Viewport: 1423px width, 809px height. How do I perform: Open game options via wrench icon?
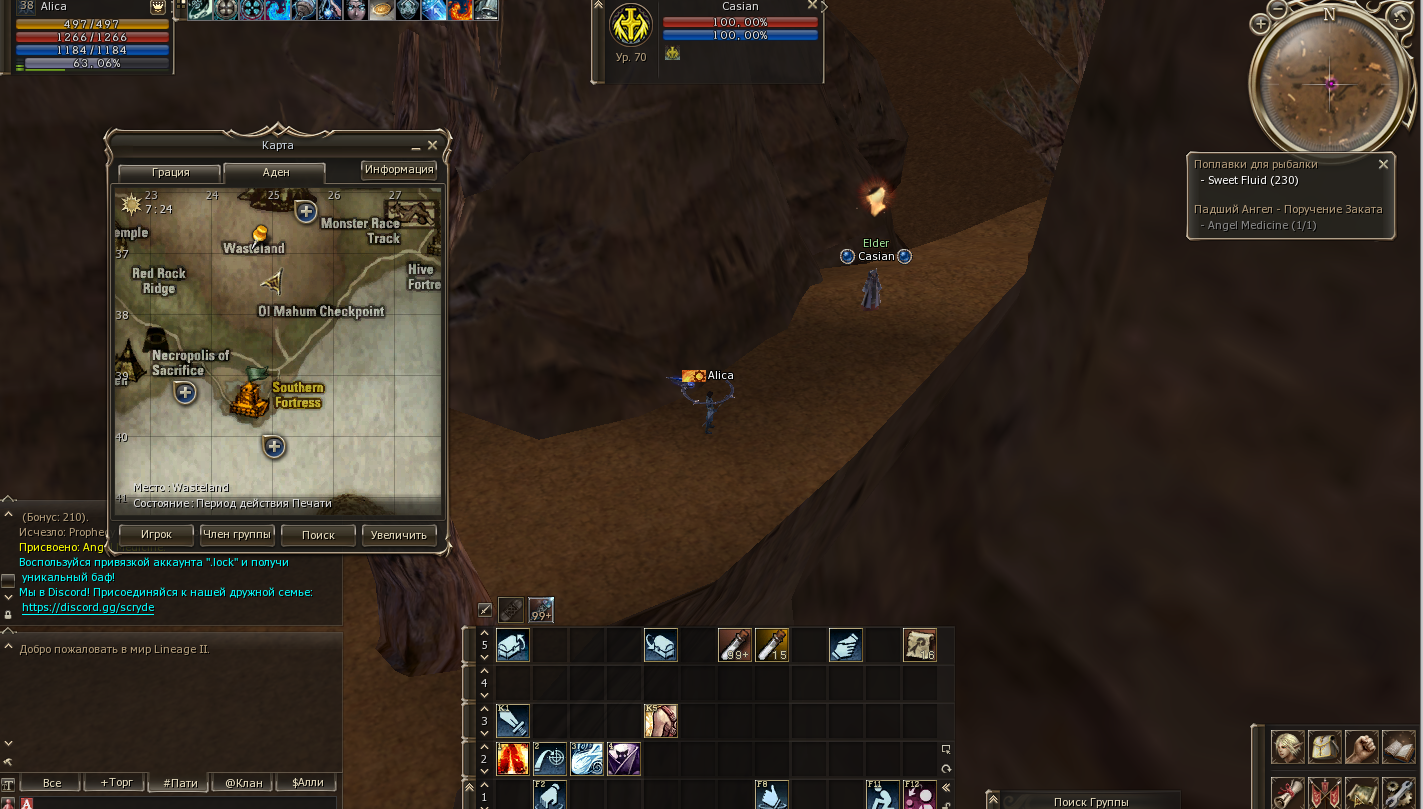tap(1398, 793)
